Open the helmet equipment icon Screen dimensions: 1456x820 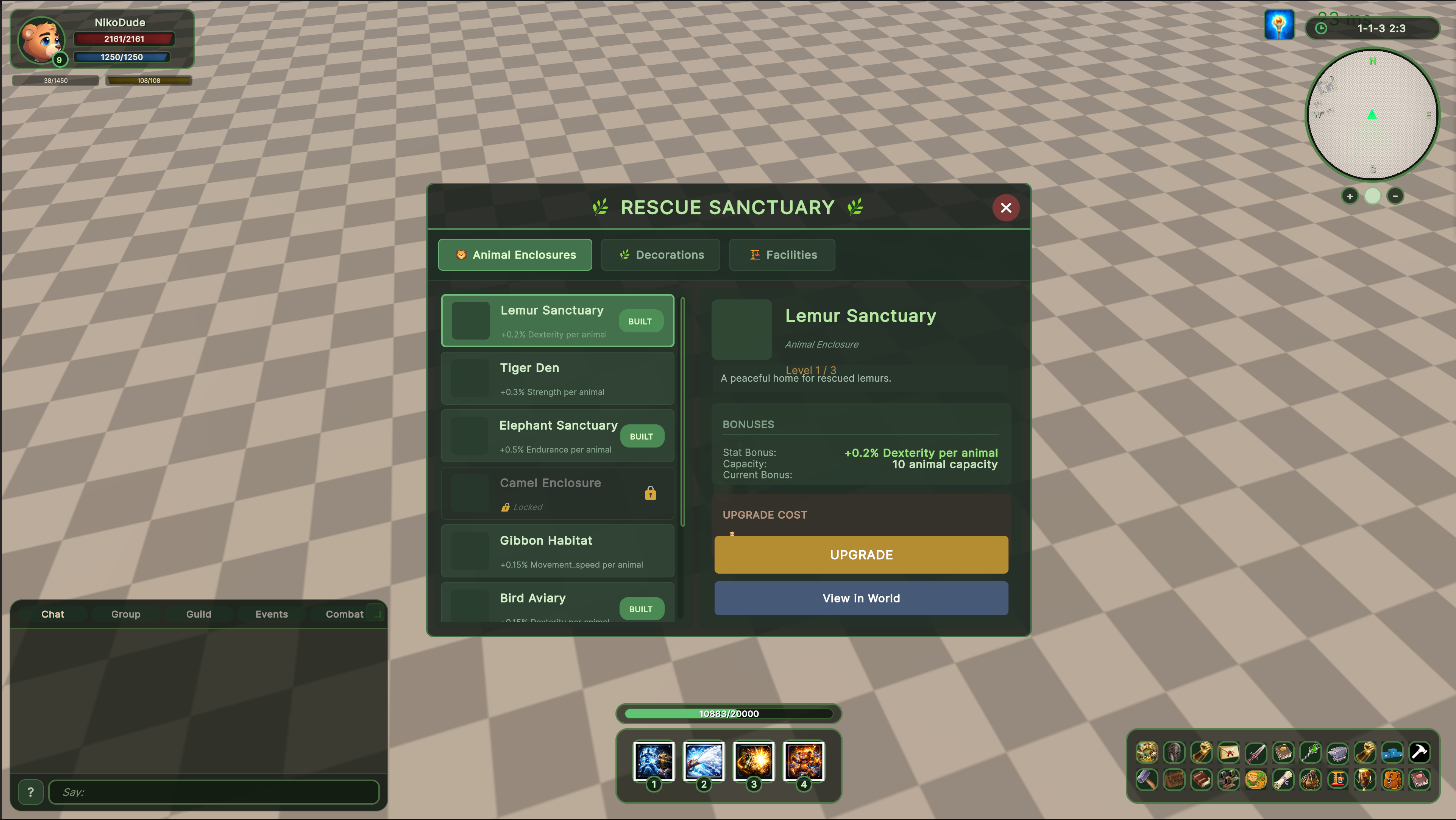pyautogui.click(x=1175, y=752)
